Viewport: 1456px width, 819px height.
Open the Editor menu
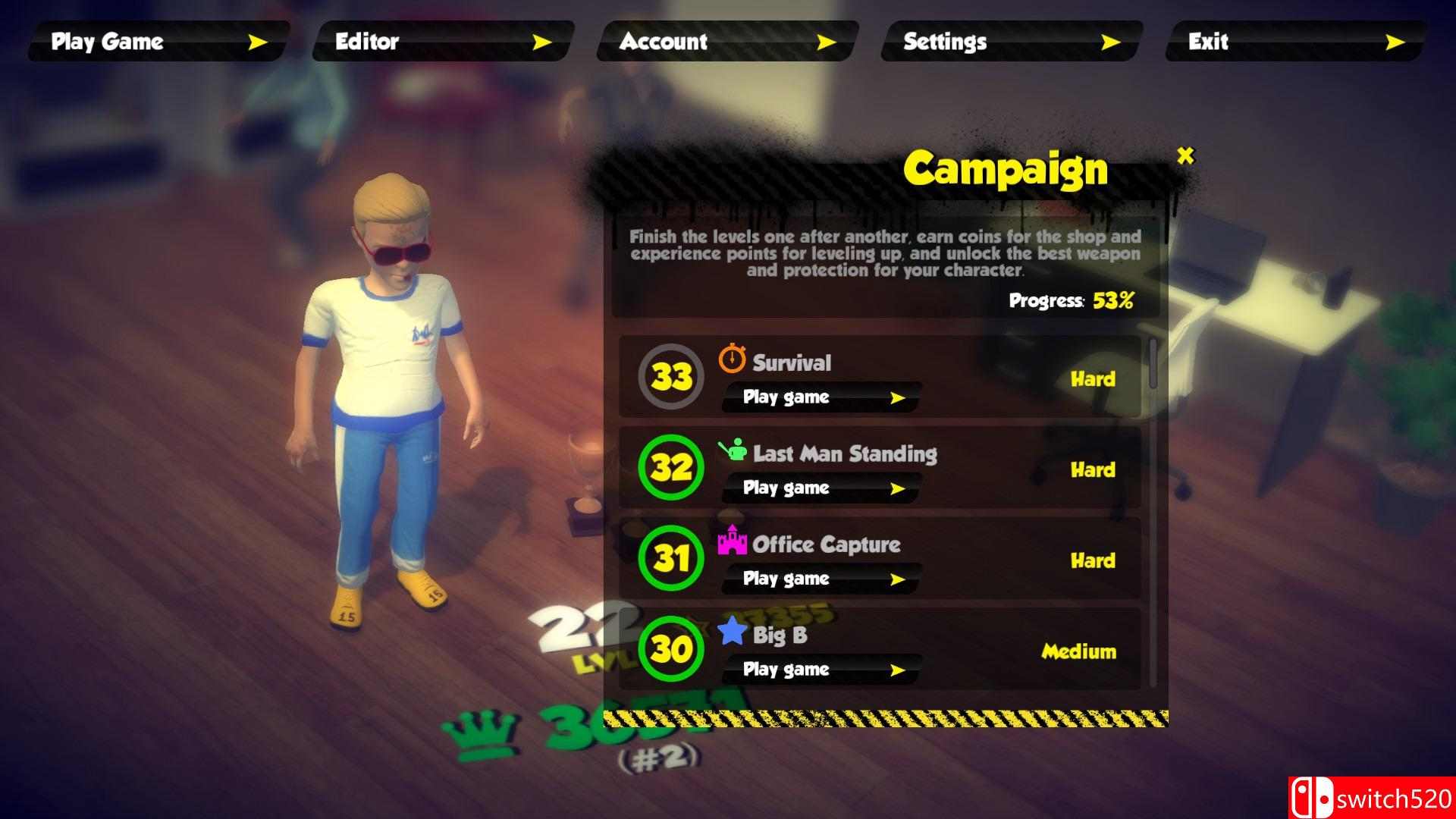tap(440, 42)
